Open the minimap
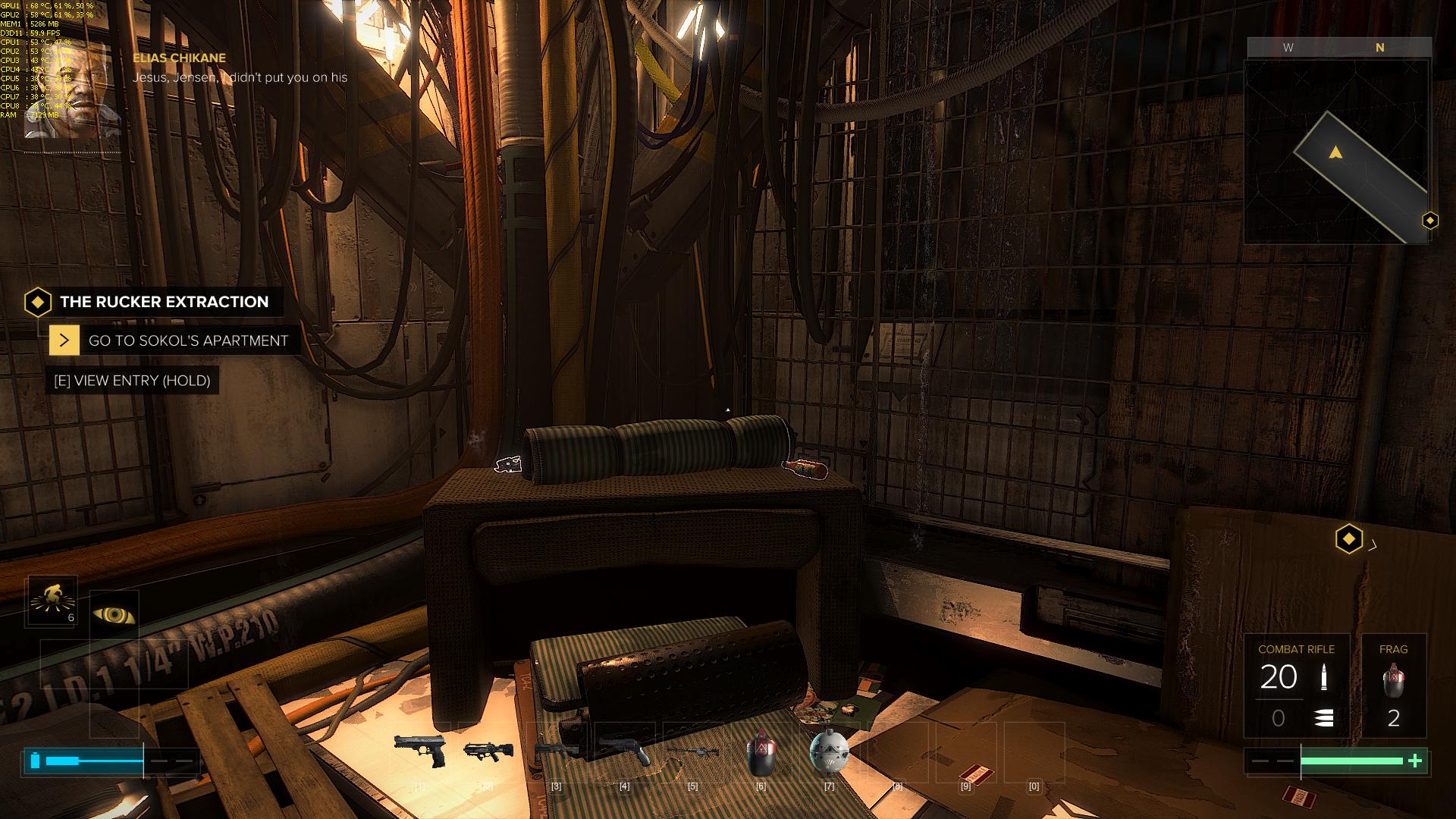This screenshot has width=1456, height=819. [1336, 152]
